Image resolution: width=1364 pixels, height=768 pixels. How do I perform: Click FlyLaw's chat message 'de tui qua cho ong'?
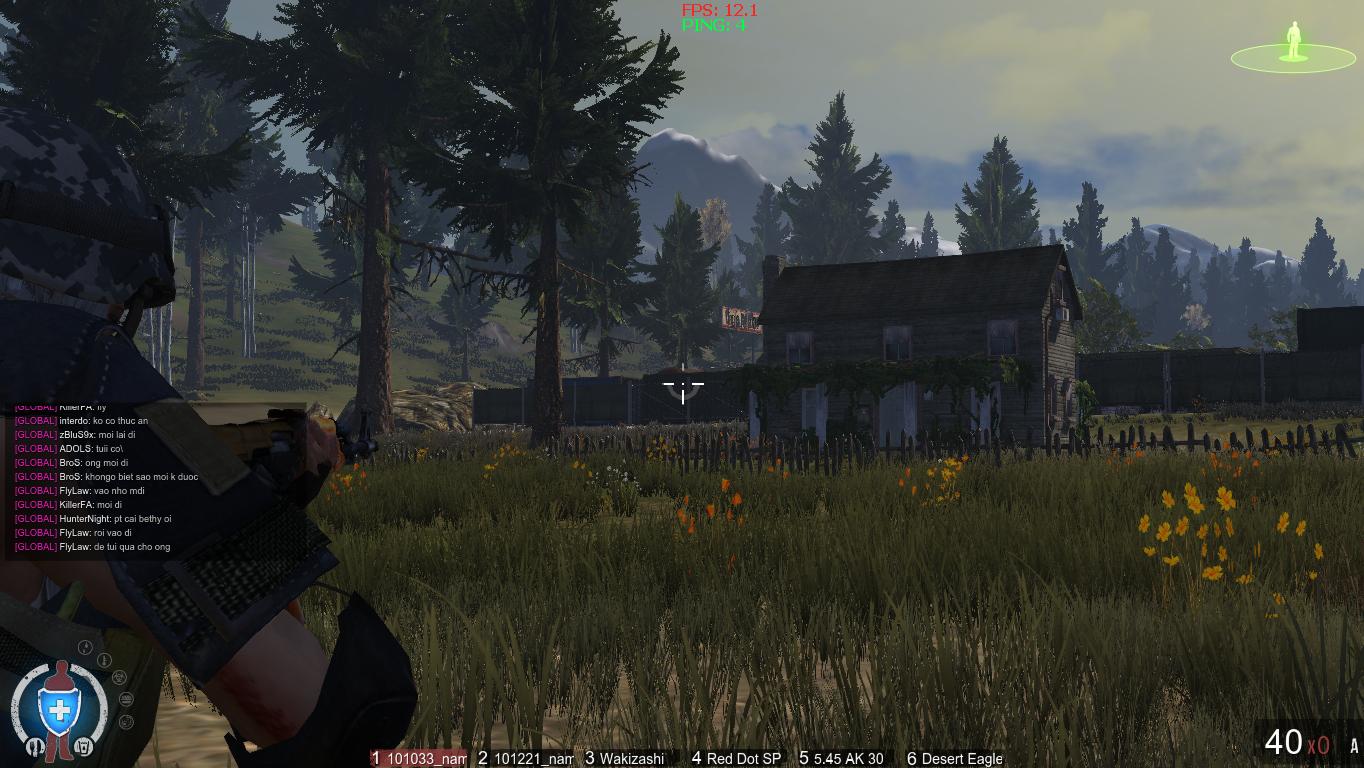pyautogui.click(x=90, y=547)
